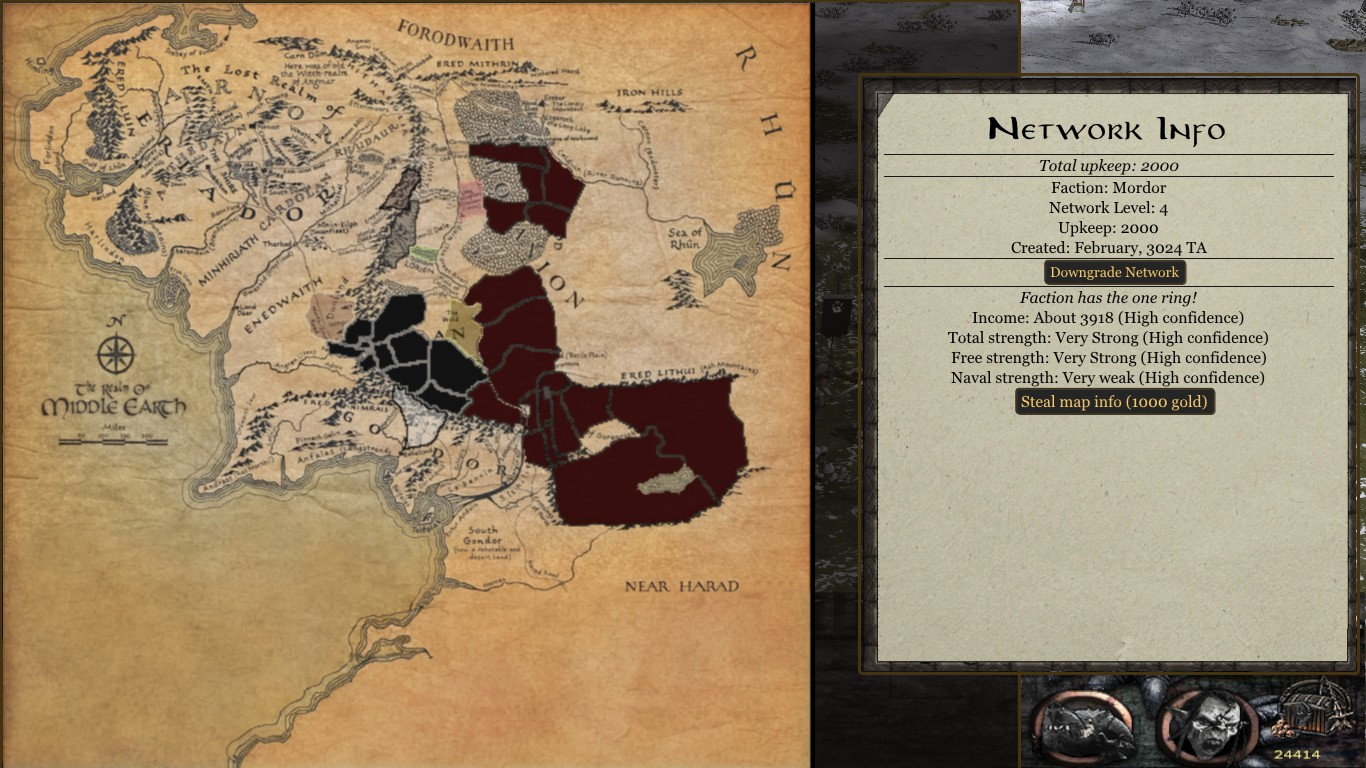Steal map info for 1000 gold
The image size is (1366, 768).
tap(1114, 402)
